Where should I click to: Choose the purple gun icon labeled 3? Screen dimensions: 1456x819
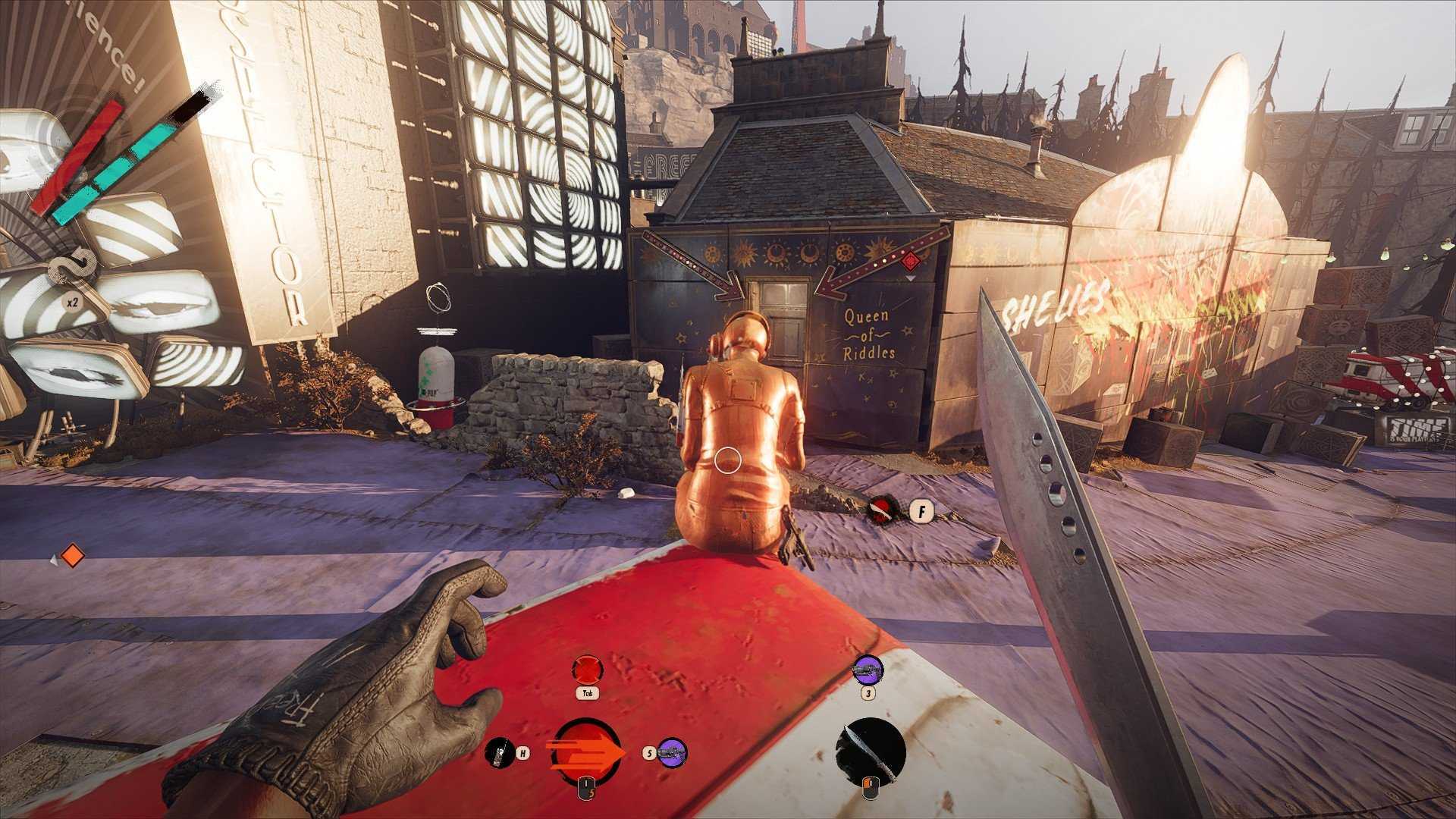click(x=868, y=670)
